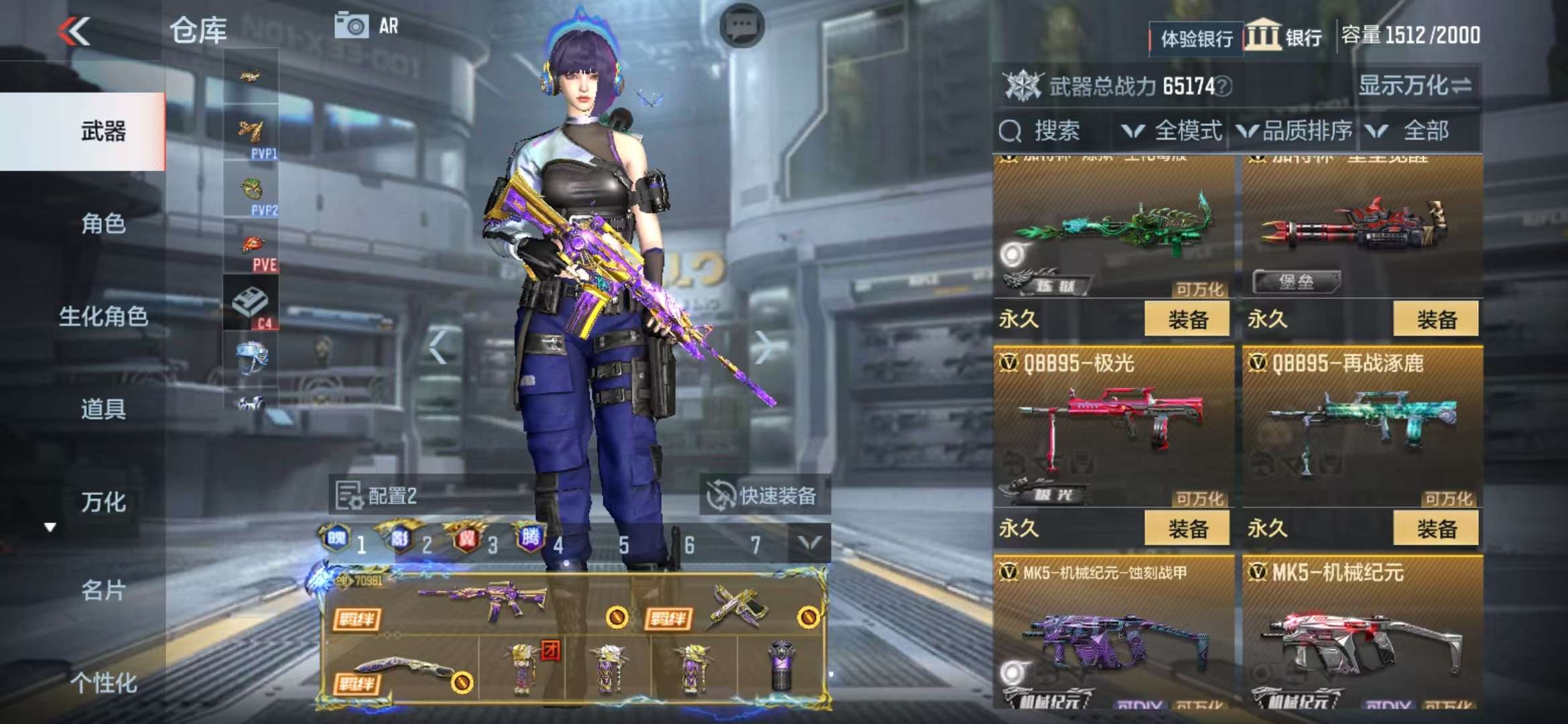Switch to the 角色 character tab
Image resolution: width=1568 pixels, height=724 pixels.
pos(103,224)
